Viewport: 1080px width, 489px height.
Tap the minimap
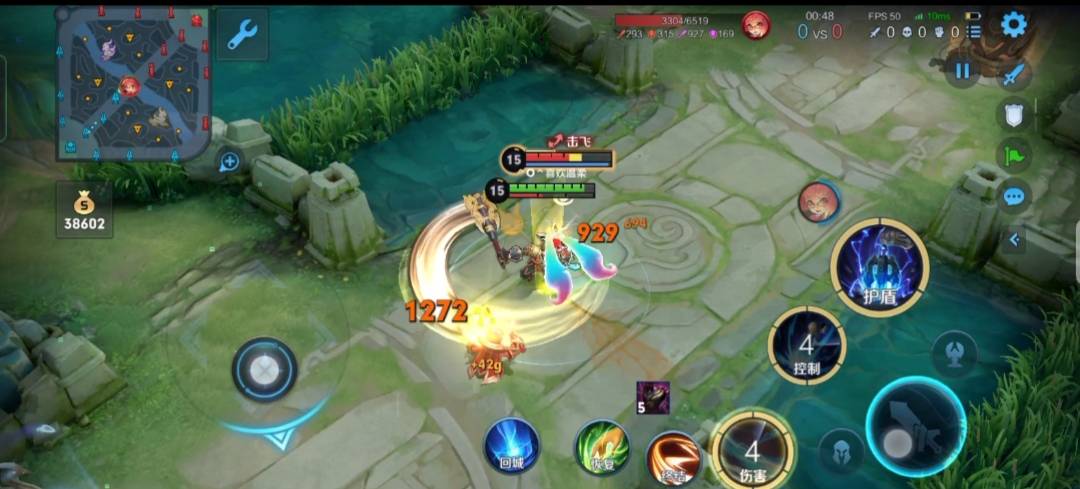coord(132,83)
